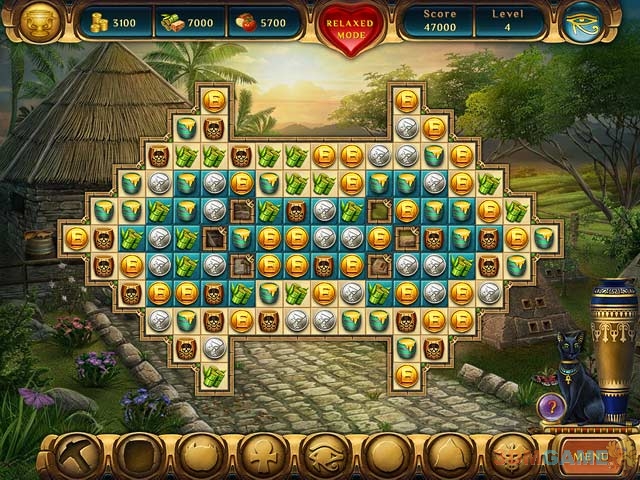Image resolution: width=640 pixels, height=480 pixels.
Task: Activate the hammer power-up
Action: (x=75, y=456)
